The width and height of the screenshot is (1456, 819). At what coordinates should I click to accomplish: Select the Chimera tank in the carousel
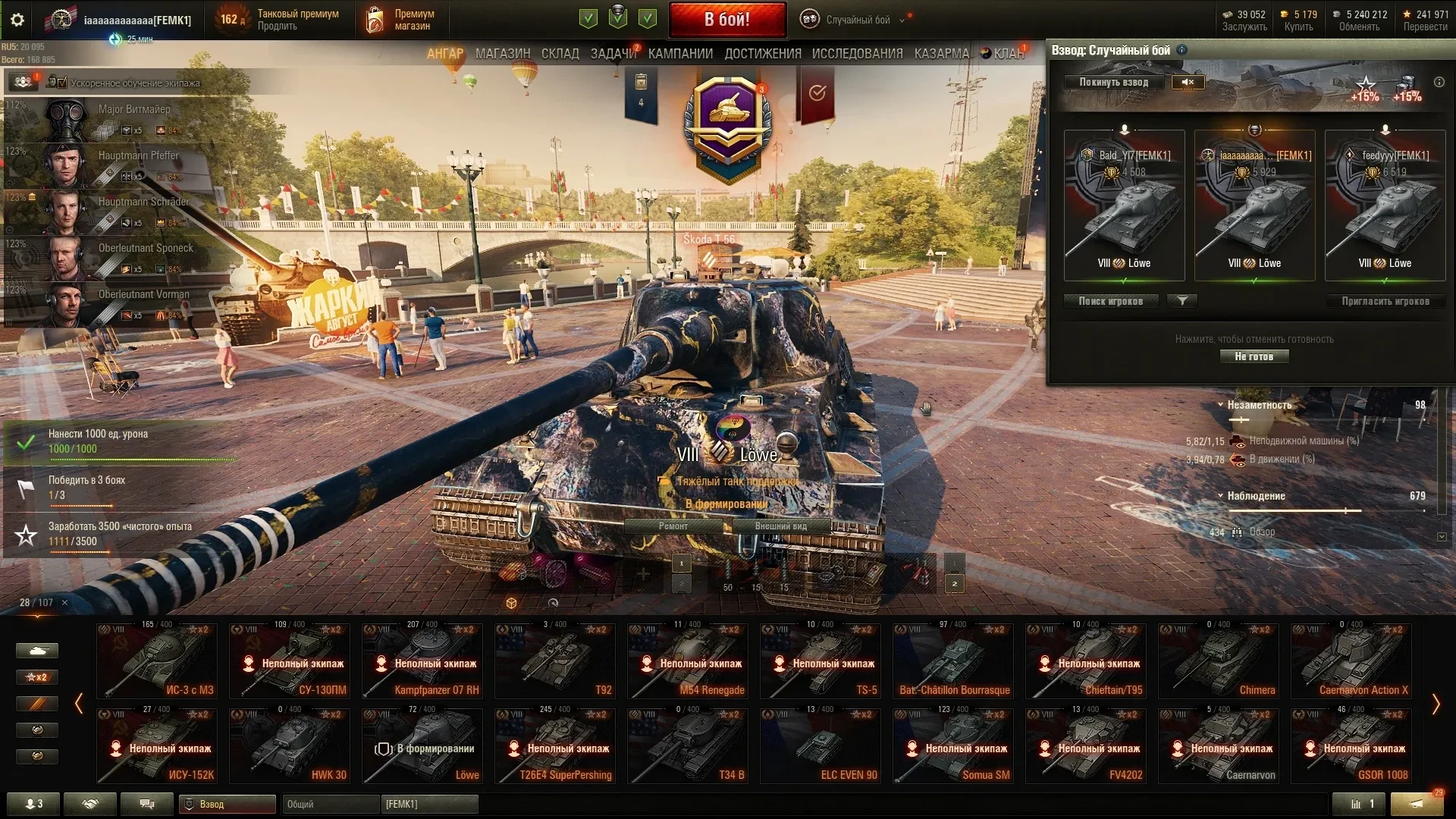(x=1219, y=660)
